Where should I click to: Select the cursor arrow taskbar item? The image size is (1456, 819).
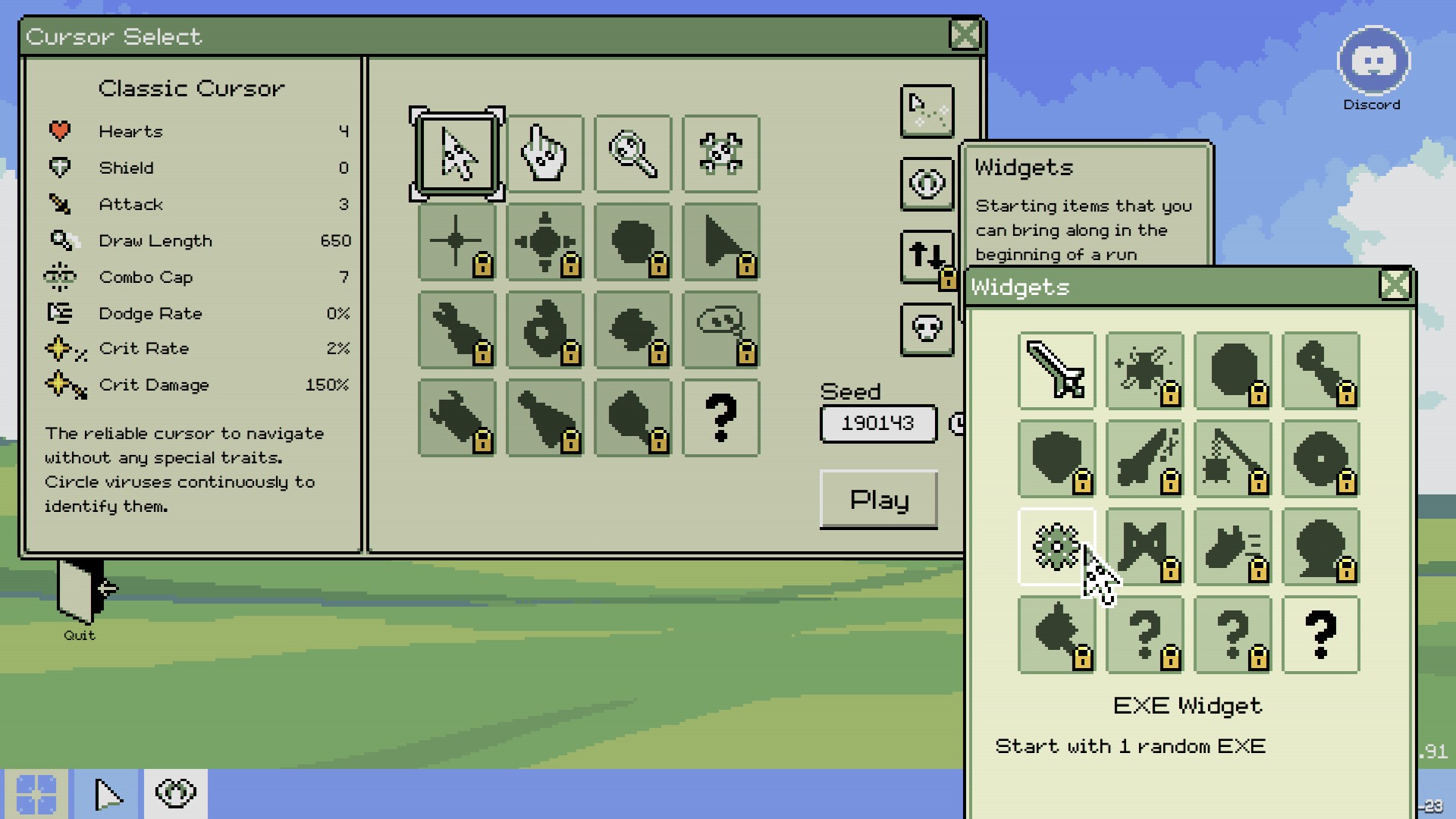coord(106,793)
